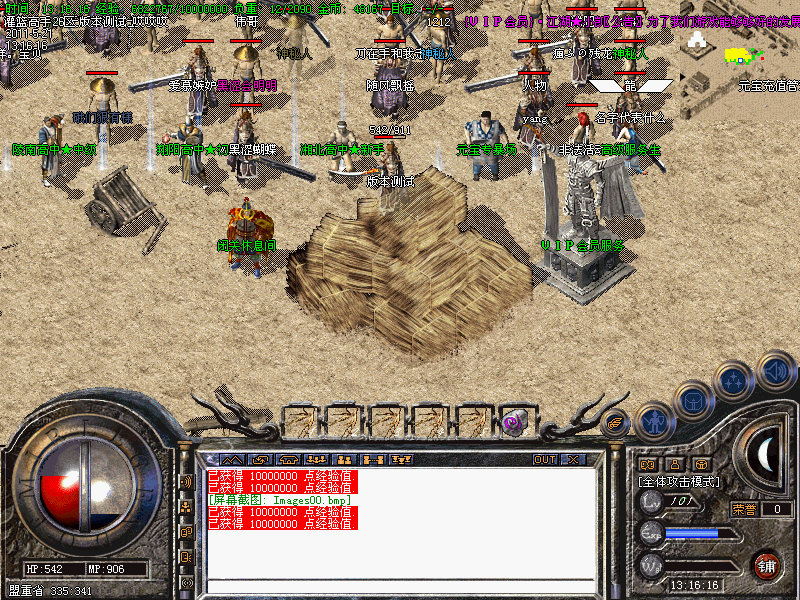Change the 全体攻击模式 attack mode label
This screenshot has height=600, width=800.
click(680, 482)
